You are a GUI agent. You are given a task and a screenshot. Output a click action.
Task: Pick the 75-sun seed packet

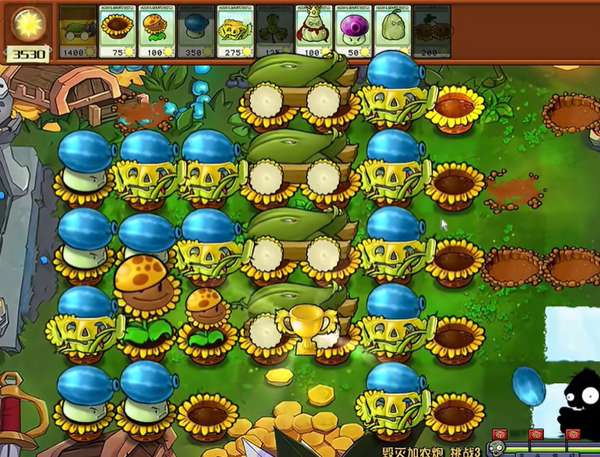pyautogui.click(x=116, y=31)
